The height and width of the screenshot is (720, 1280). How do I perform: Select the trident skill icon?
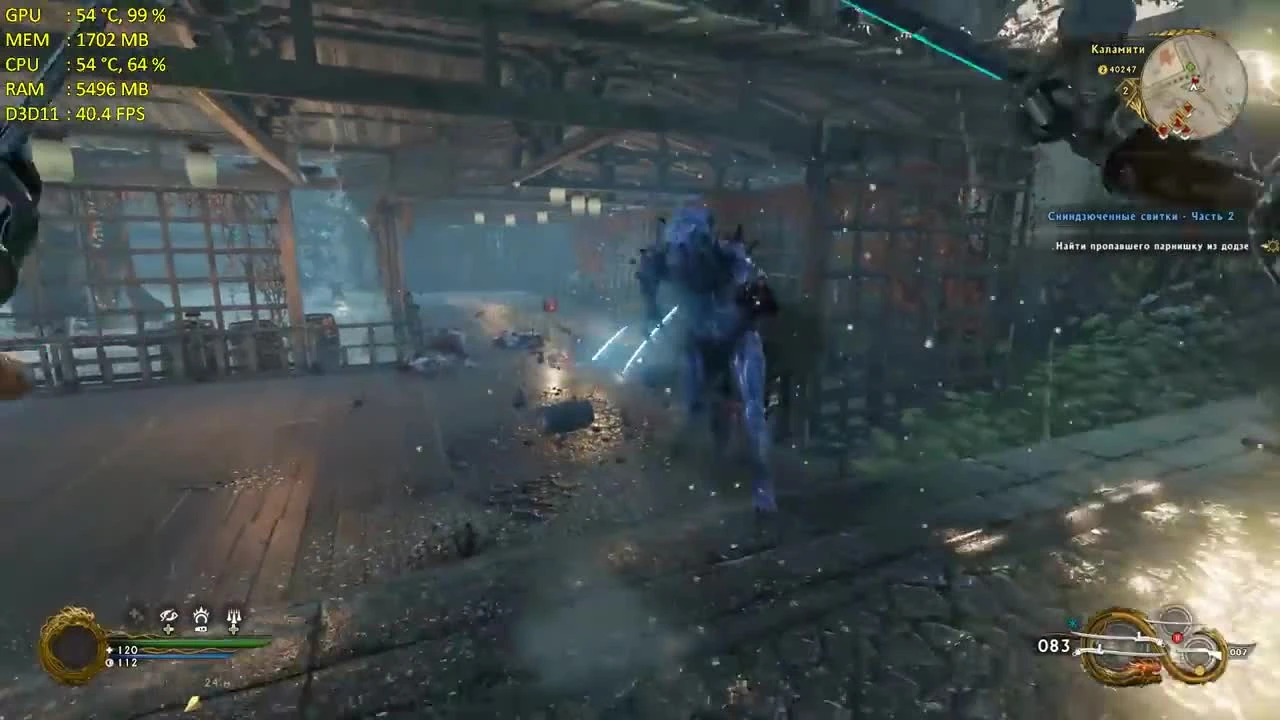coord(234,614)
